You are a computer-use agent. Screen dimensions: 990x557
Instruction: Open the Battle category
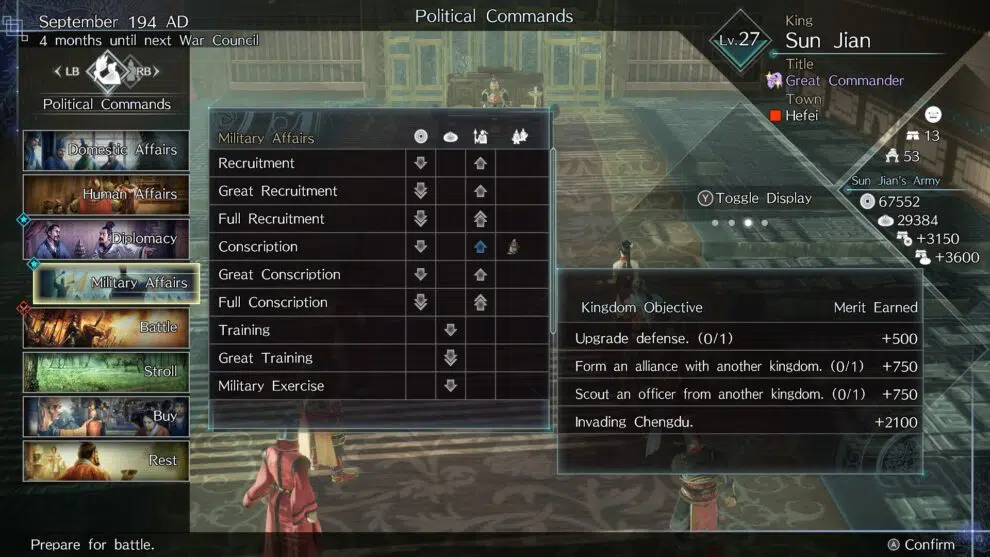coord(107,327)
